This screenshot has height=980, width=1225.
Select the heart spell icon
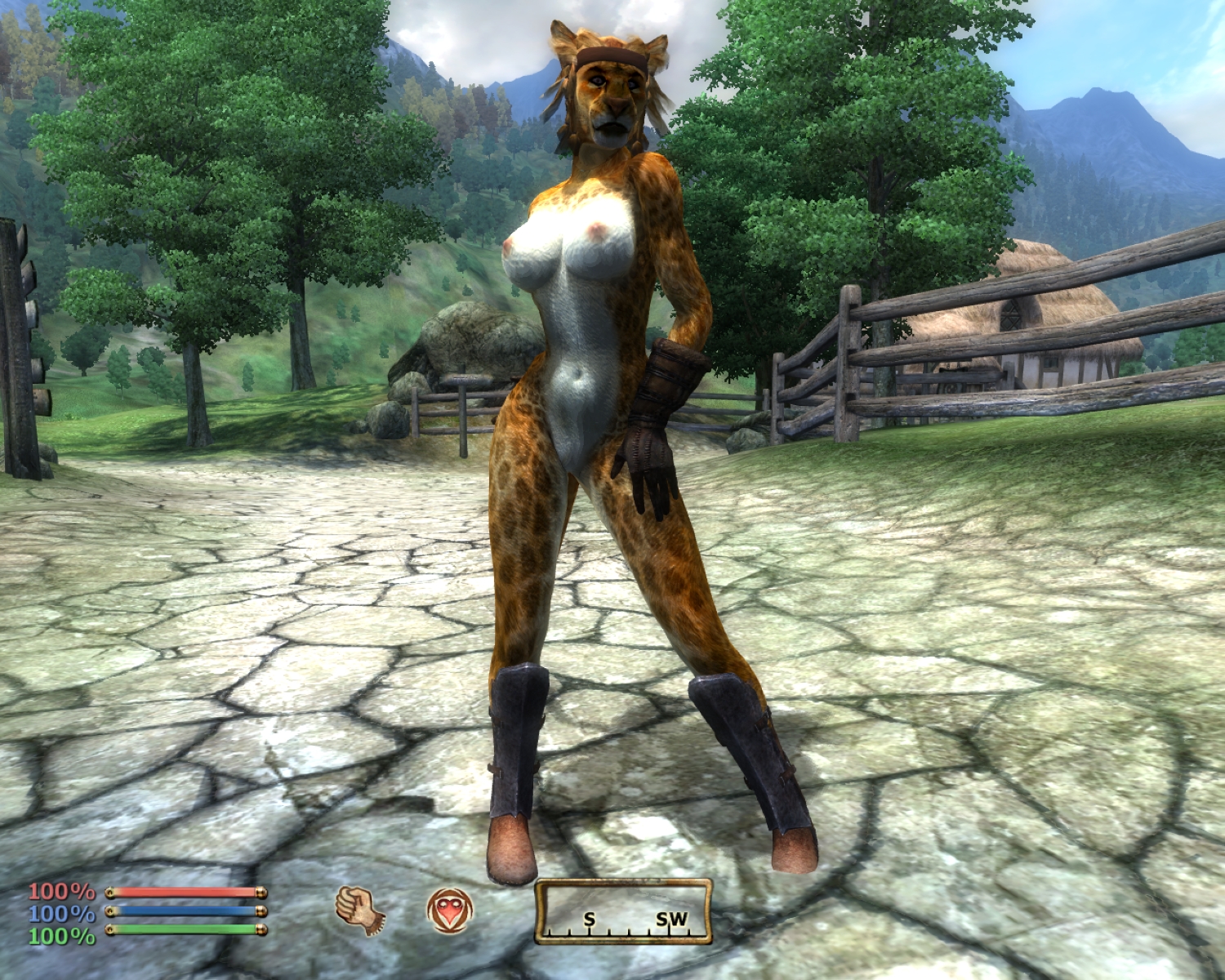click(x=449, y=910)
